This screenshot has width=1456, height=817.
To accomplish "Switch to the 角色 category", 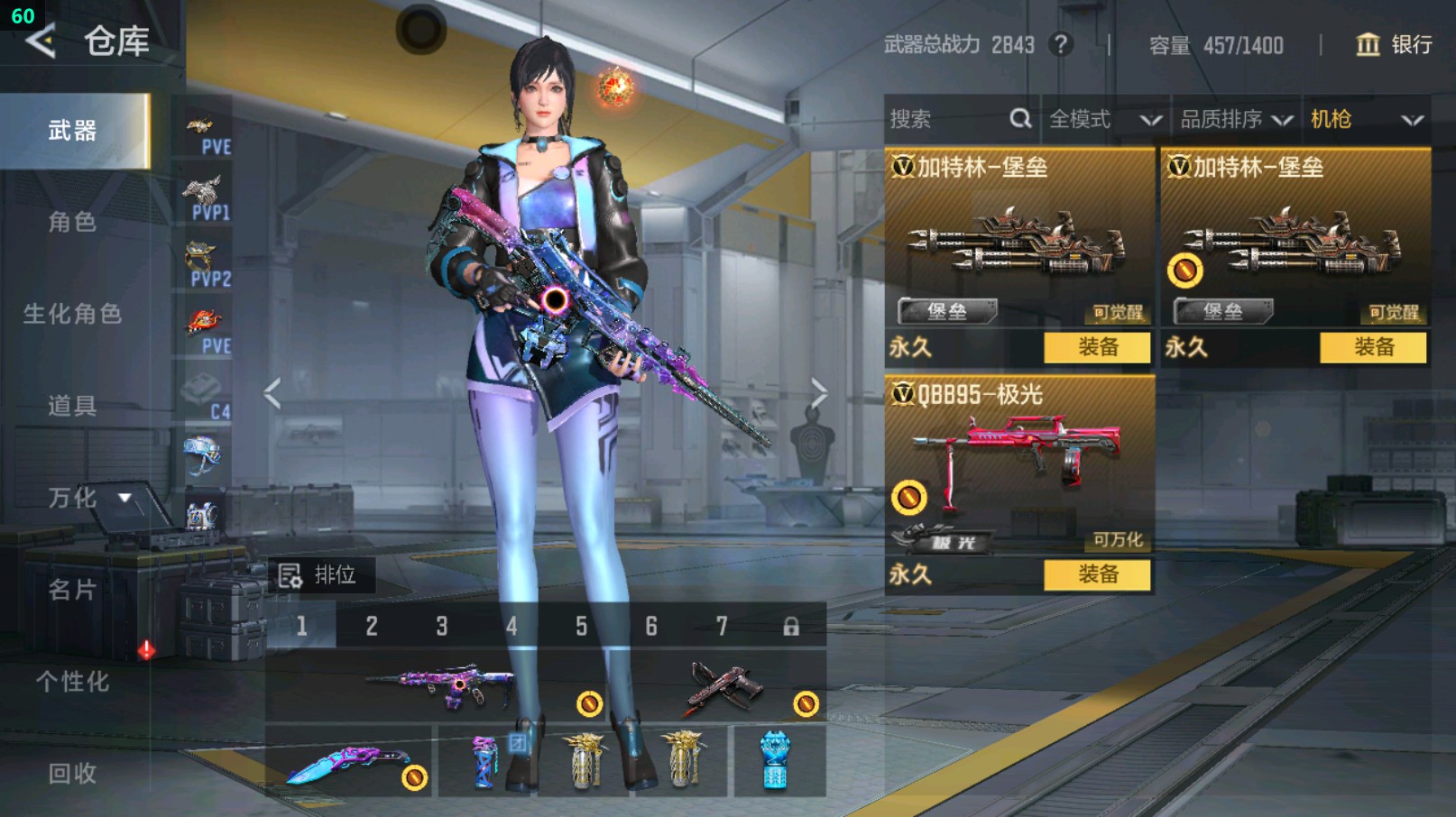I will click(72, 222).
